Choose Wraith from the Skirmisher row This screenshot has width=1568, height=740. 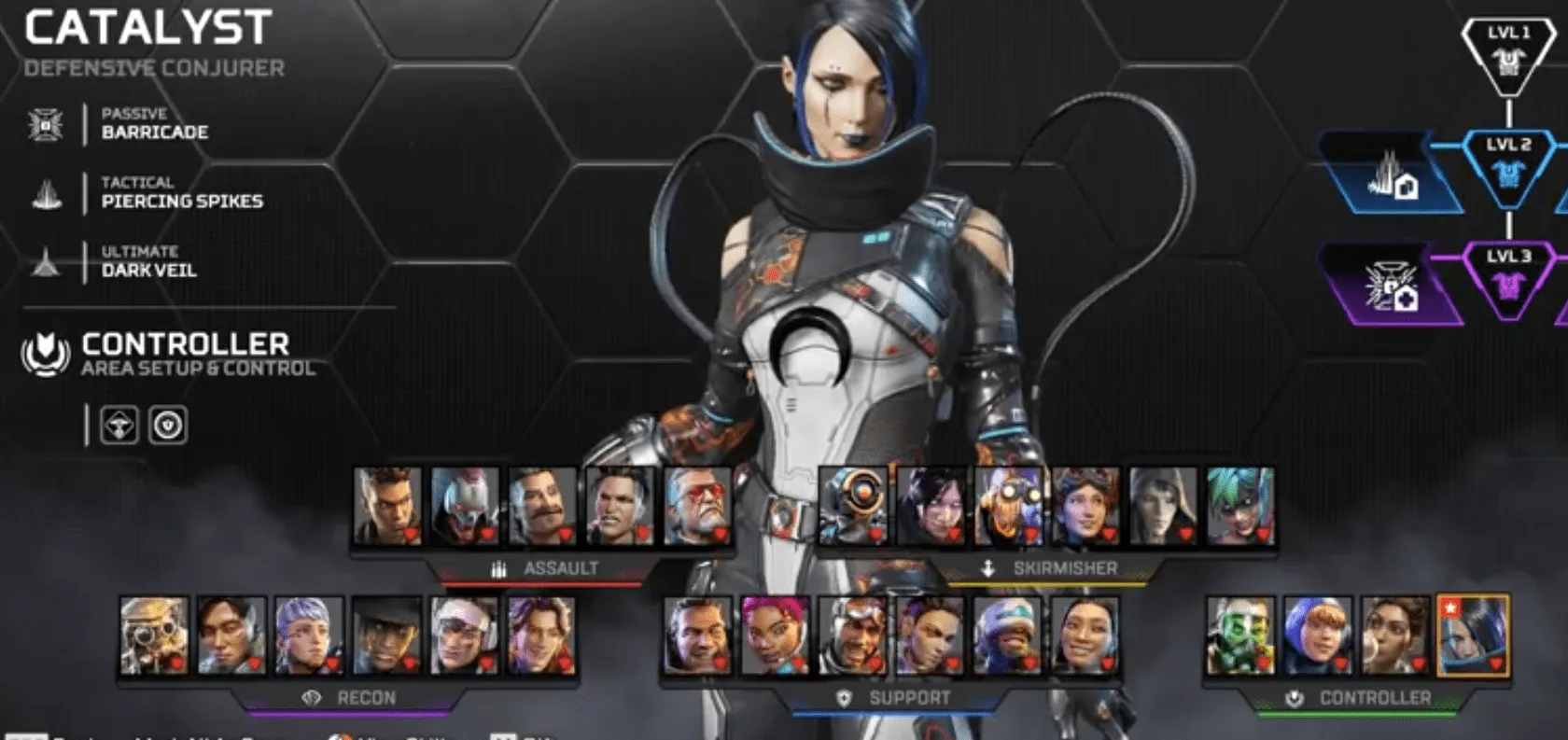click(x=930, y=506)
